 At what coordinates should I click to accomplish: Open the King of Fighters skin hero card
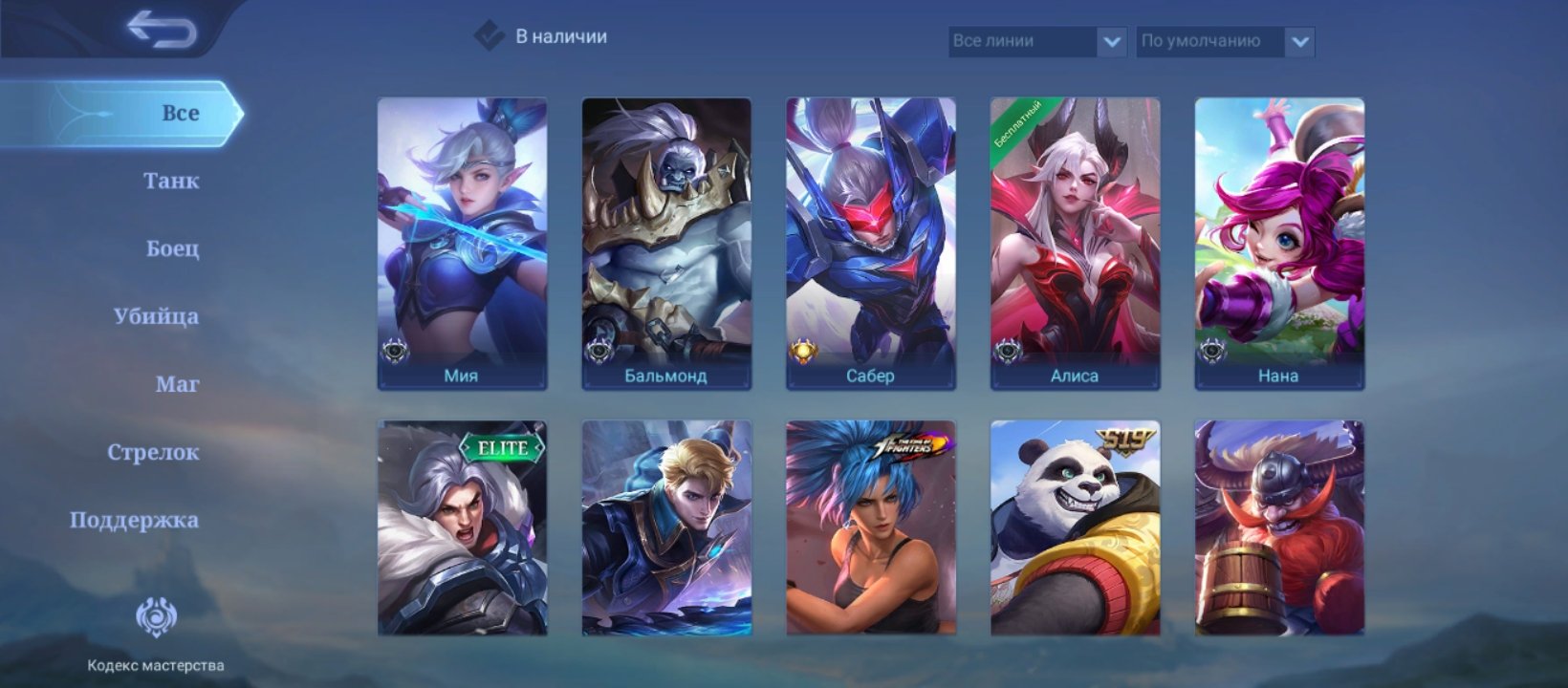(870, 527)
